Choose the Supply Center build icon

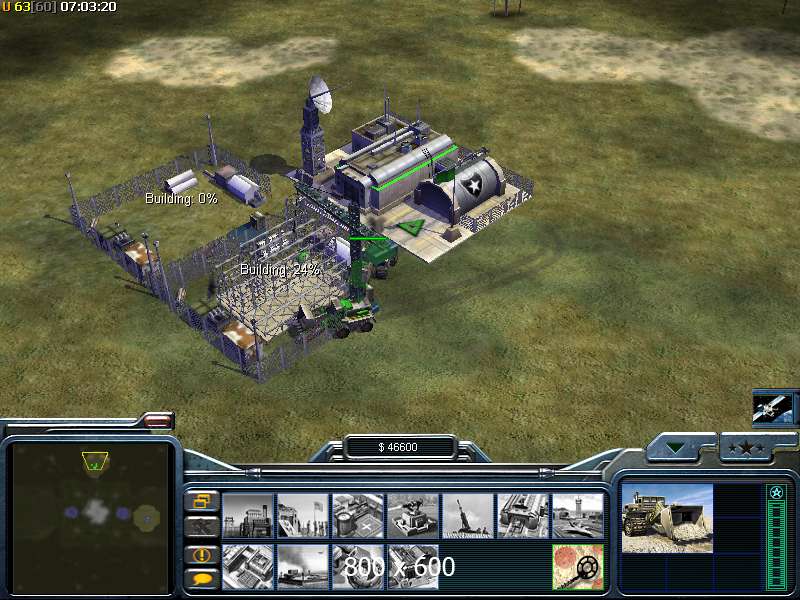[357, 516]
